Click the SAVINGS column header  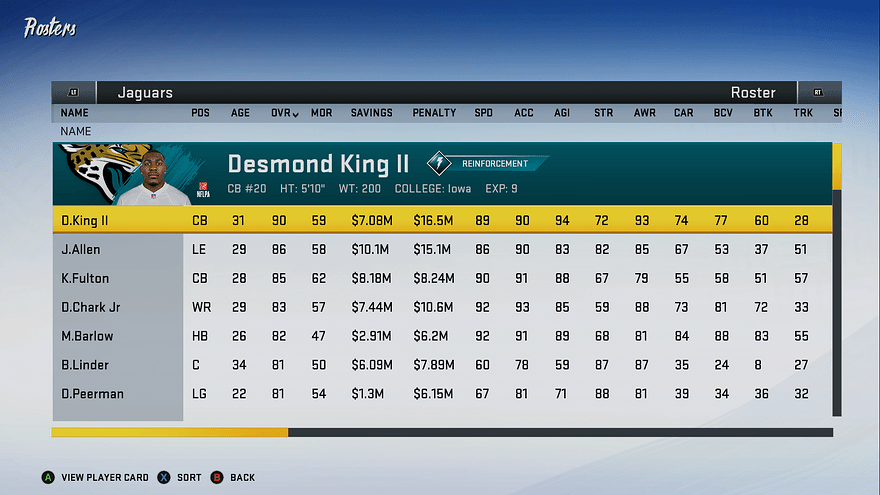tap(371, 113)
